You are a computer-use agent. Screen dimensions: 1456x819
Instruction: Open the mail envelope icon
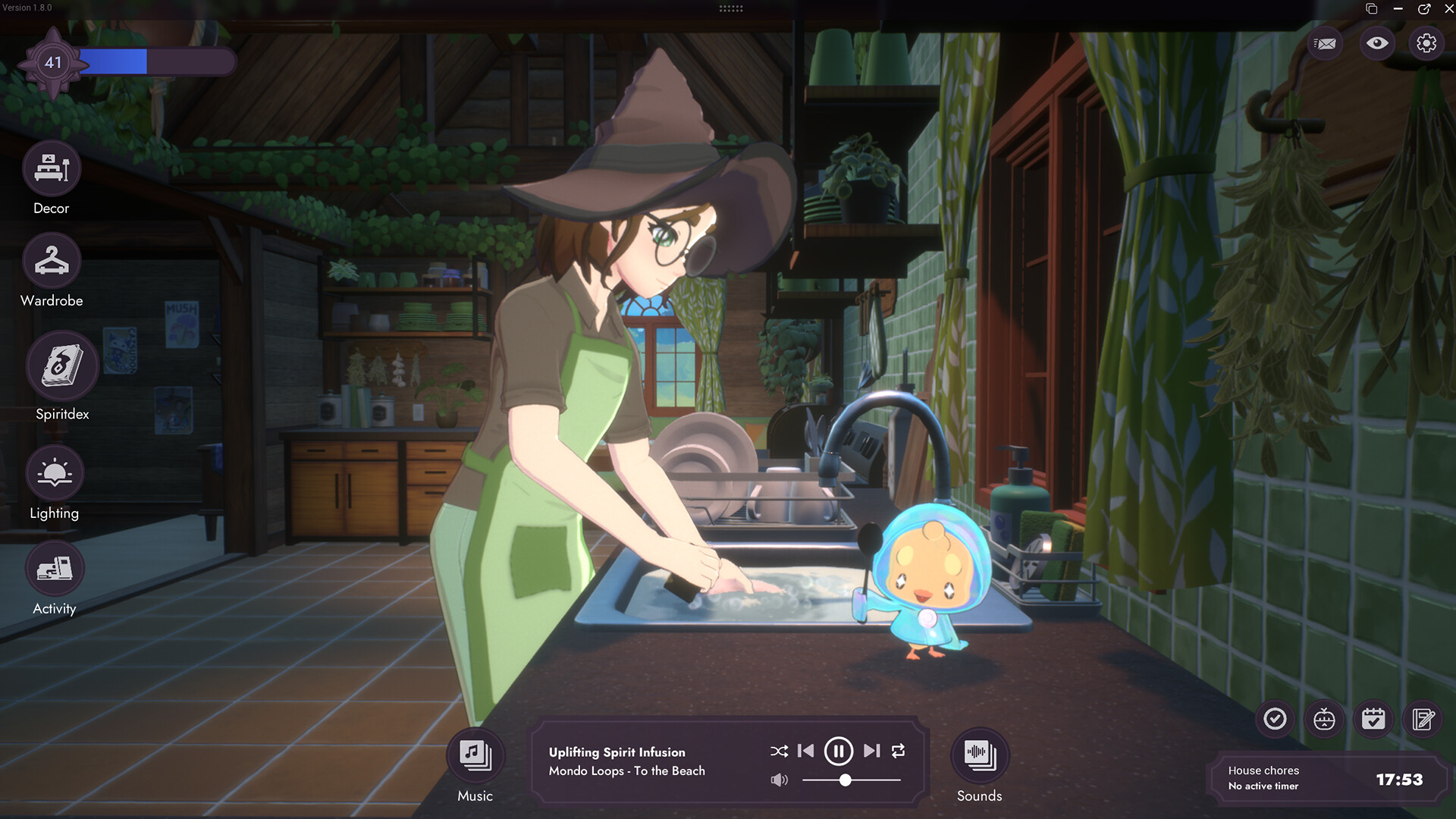(1326, 43)
